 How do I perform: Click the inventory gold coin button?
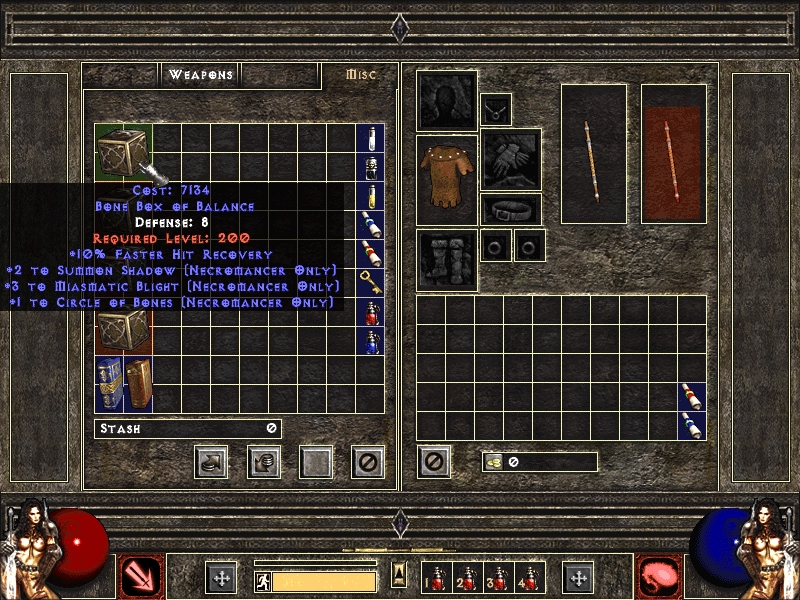492,462
